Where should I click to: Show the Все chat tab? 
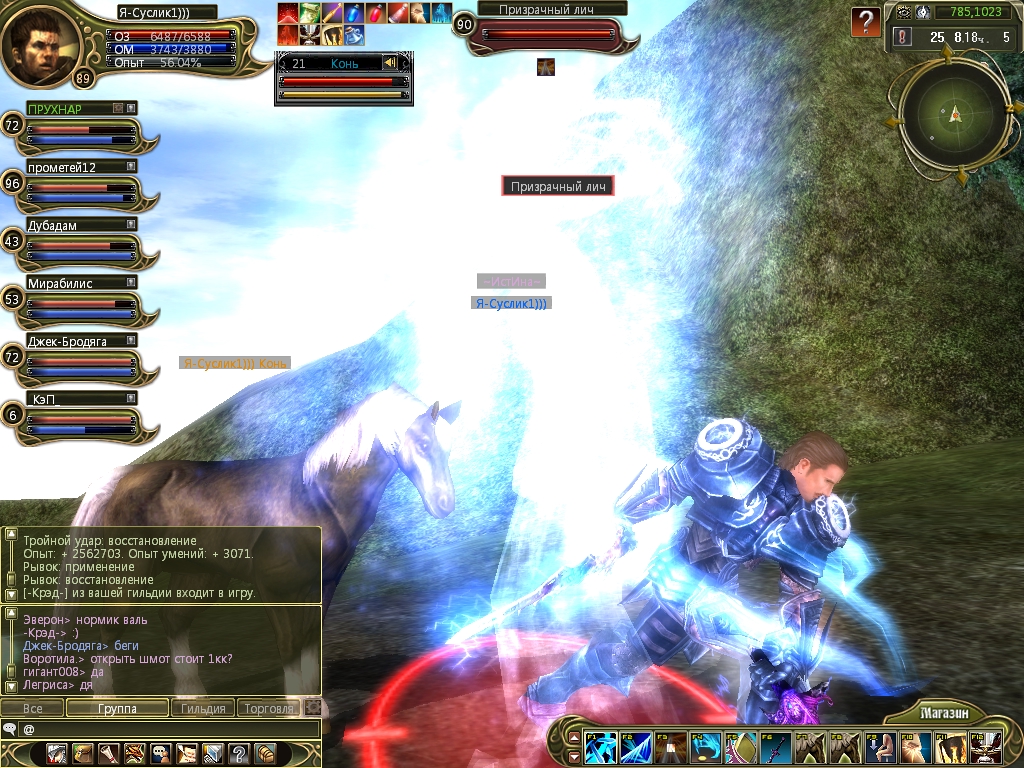(33, 708)
